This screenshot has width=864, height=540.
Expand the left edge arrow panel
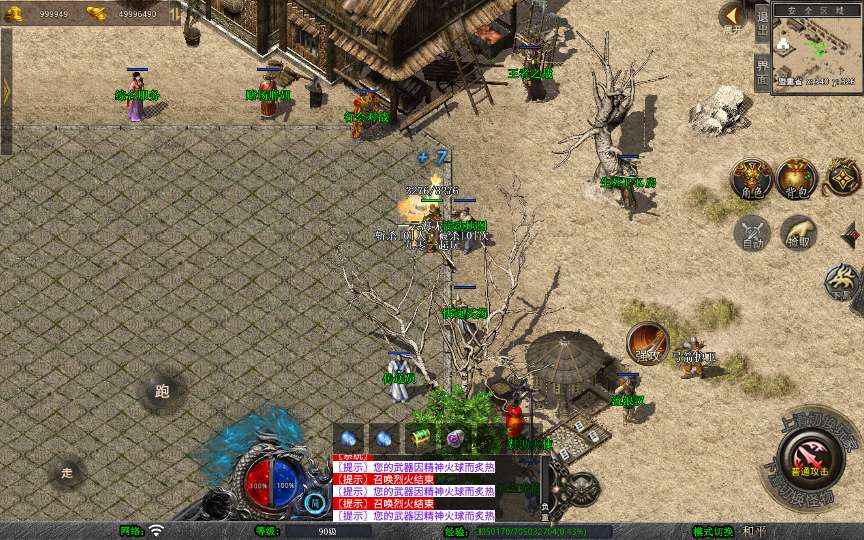[x=6, y=91]
